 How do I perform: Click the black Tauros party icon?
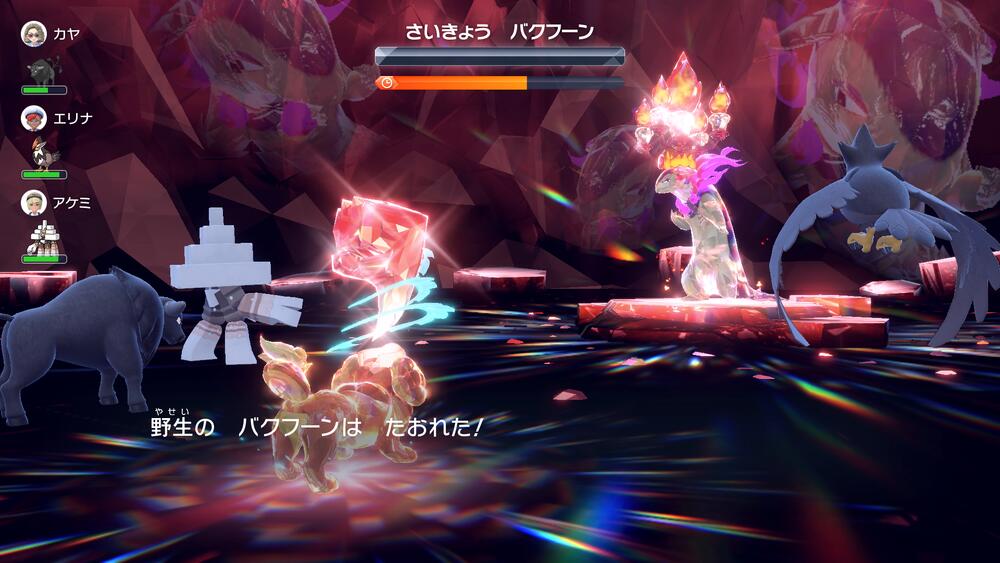point(44,68)
